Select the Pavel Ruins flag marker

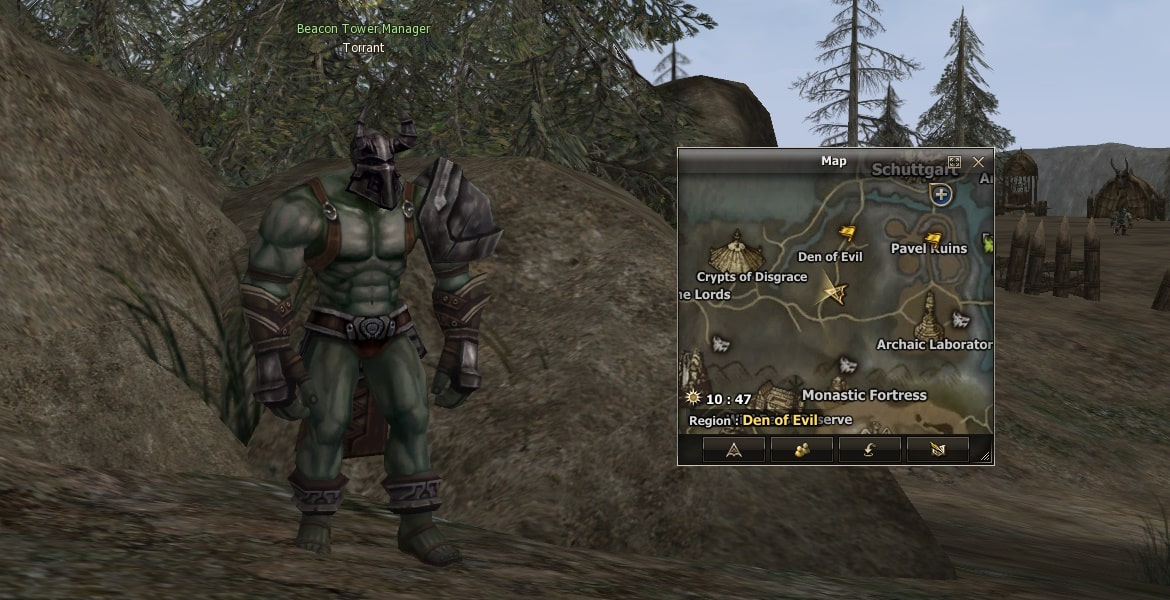pos(933,239)
